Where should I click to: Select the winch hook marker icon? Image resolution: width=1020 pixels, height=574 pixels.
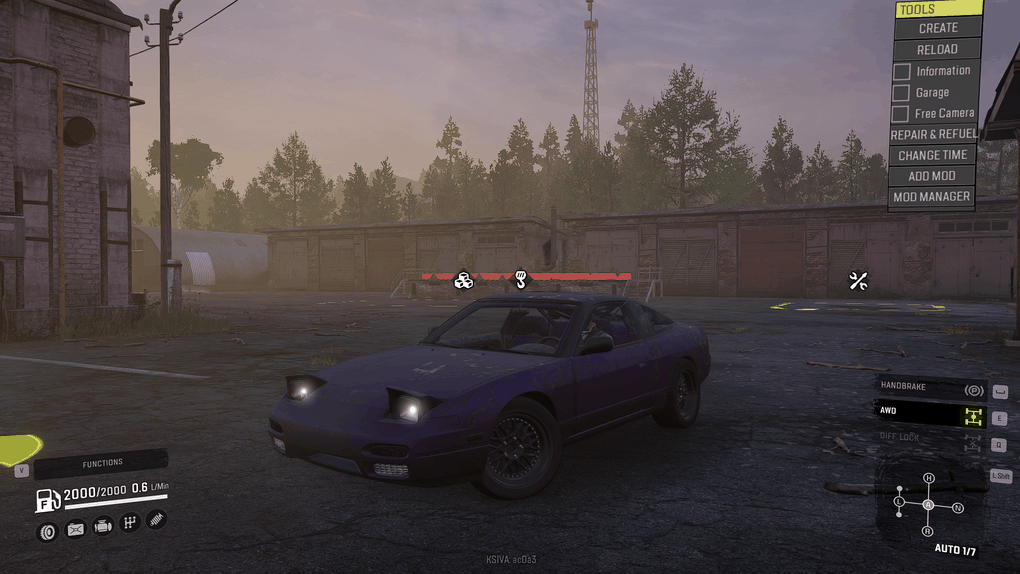(x=520, y=279)
